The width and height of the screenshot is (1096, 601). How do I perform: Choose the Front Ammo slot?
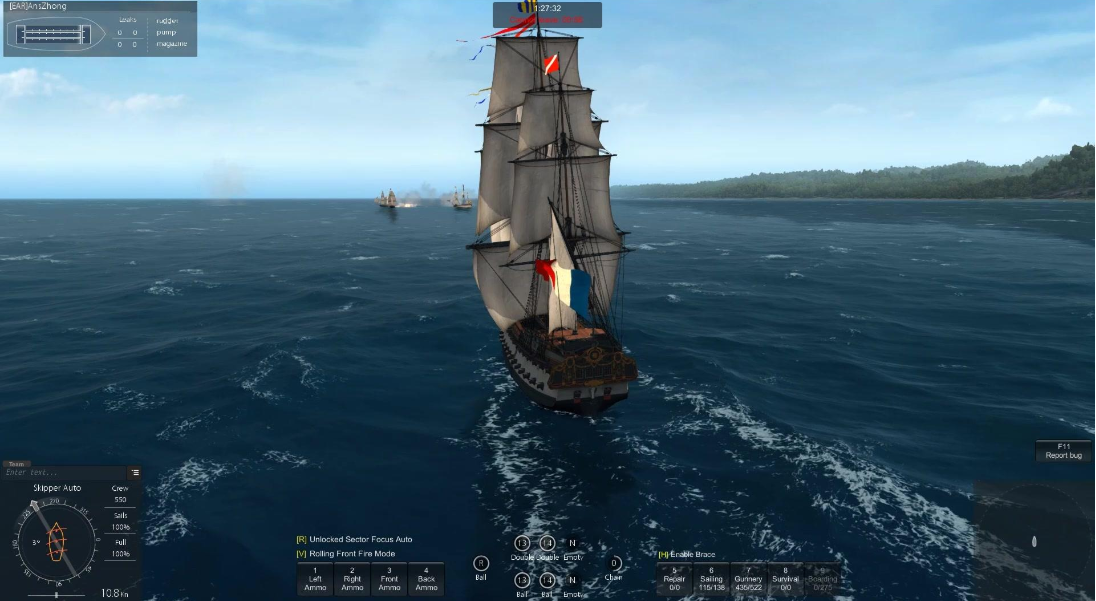(x=389, y=579)
